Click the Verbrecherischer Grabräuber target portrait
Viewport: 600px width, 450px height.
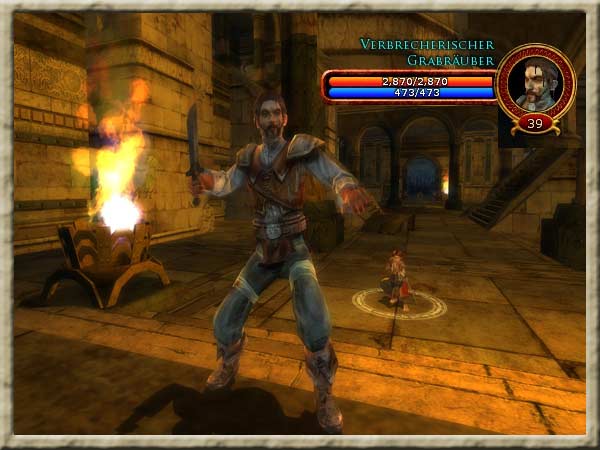click(x=535, y=82)
